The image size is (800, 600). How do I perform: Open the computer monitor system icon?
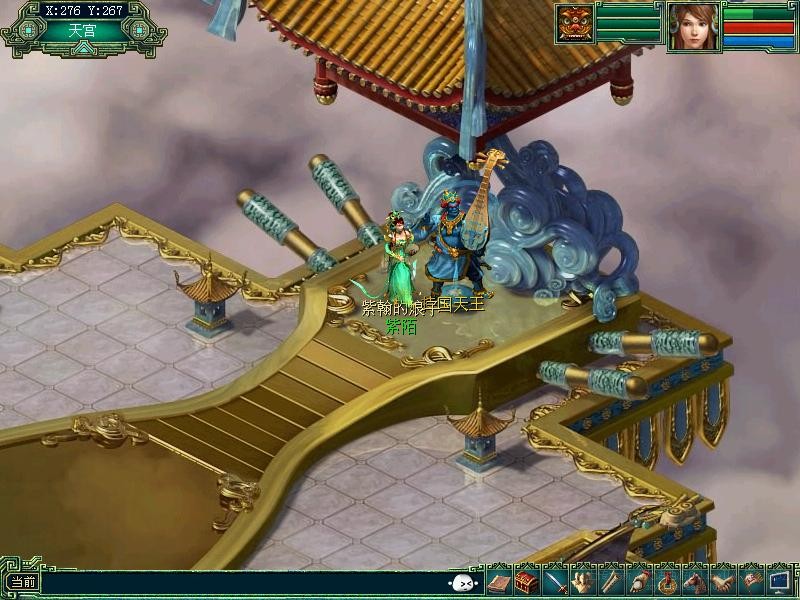(x=779, y=582)
